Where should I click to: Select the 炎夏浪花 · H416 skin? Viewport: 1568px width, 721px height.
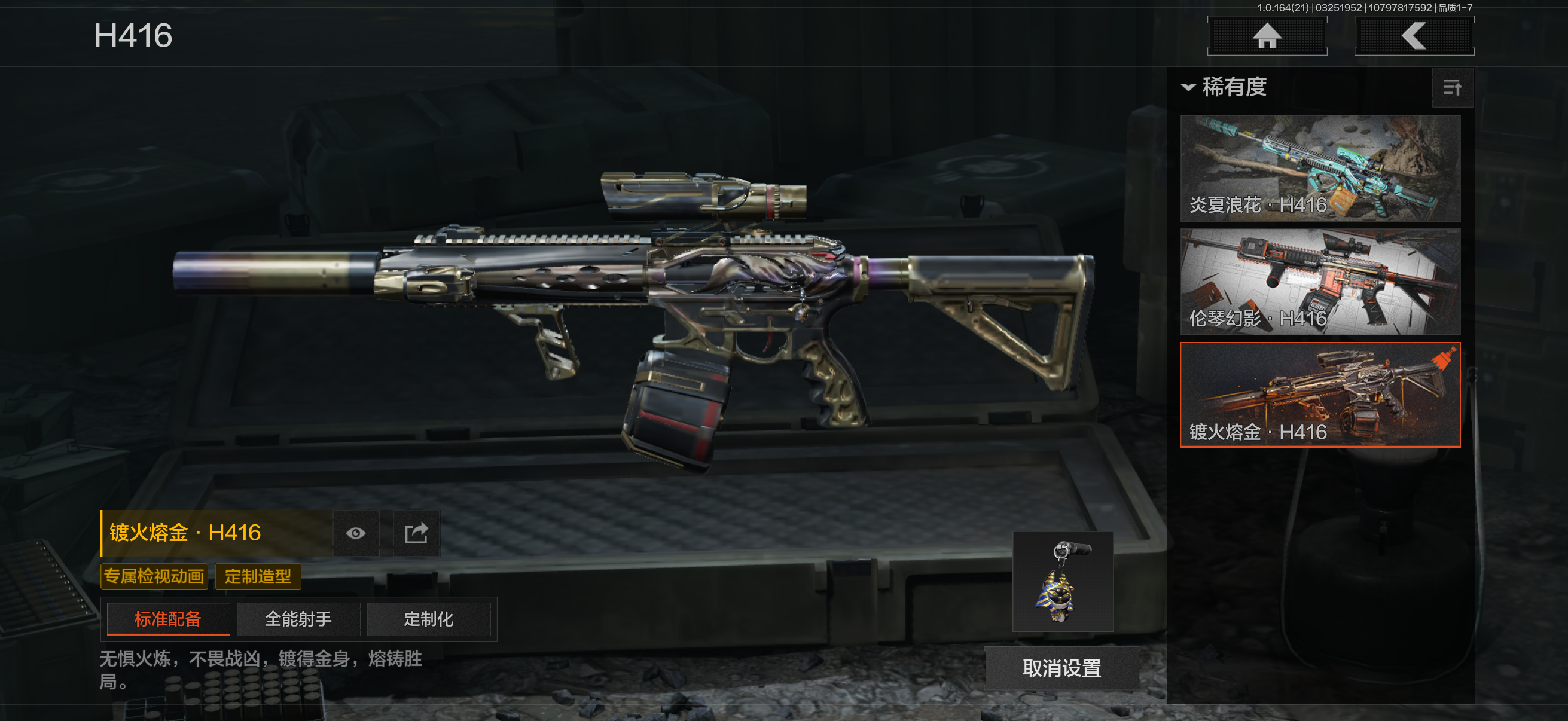(1320, 168)
